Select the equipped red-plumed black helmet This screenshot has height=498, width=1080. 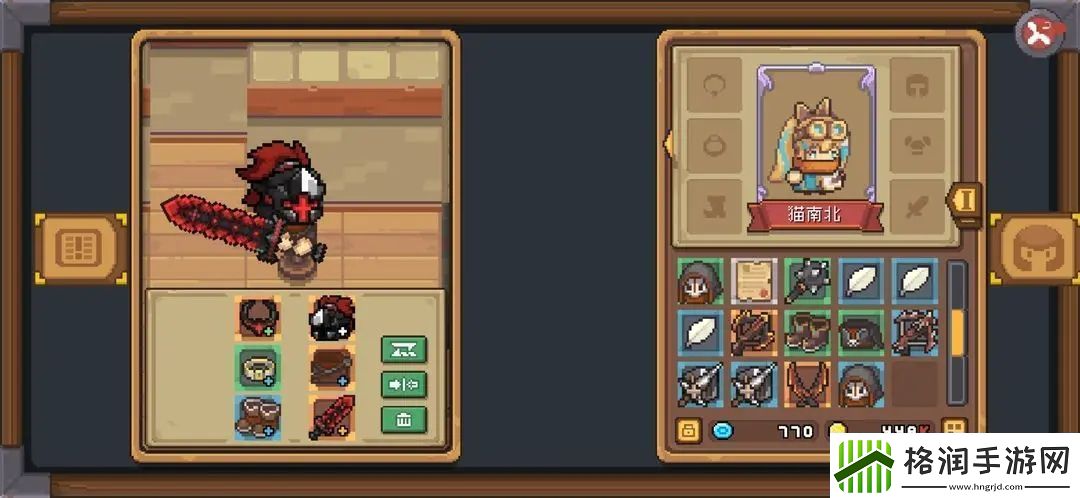pos(331,319)
